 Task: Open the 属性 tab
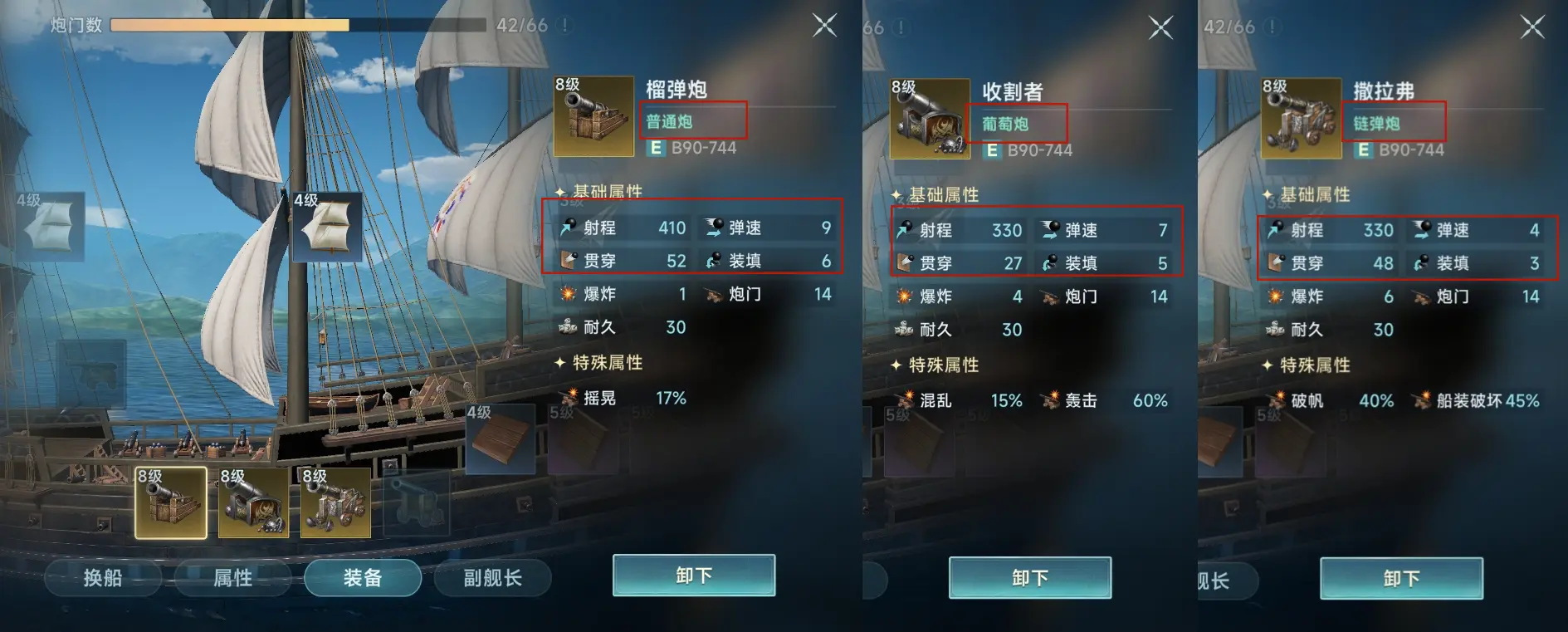pyautogui.click(x=232, y=577)
